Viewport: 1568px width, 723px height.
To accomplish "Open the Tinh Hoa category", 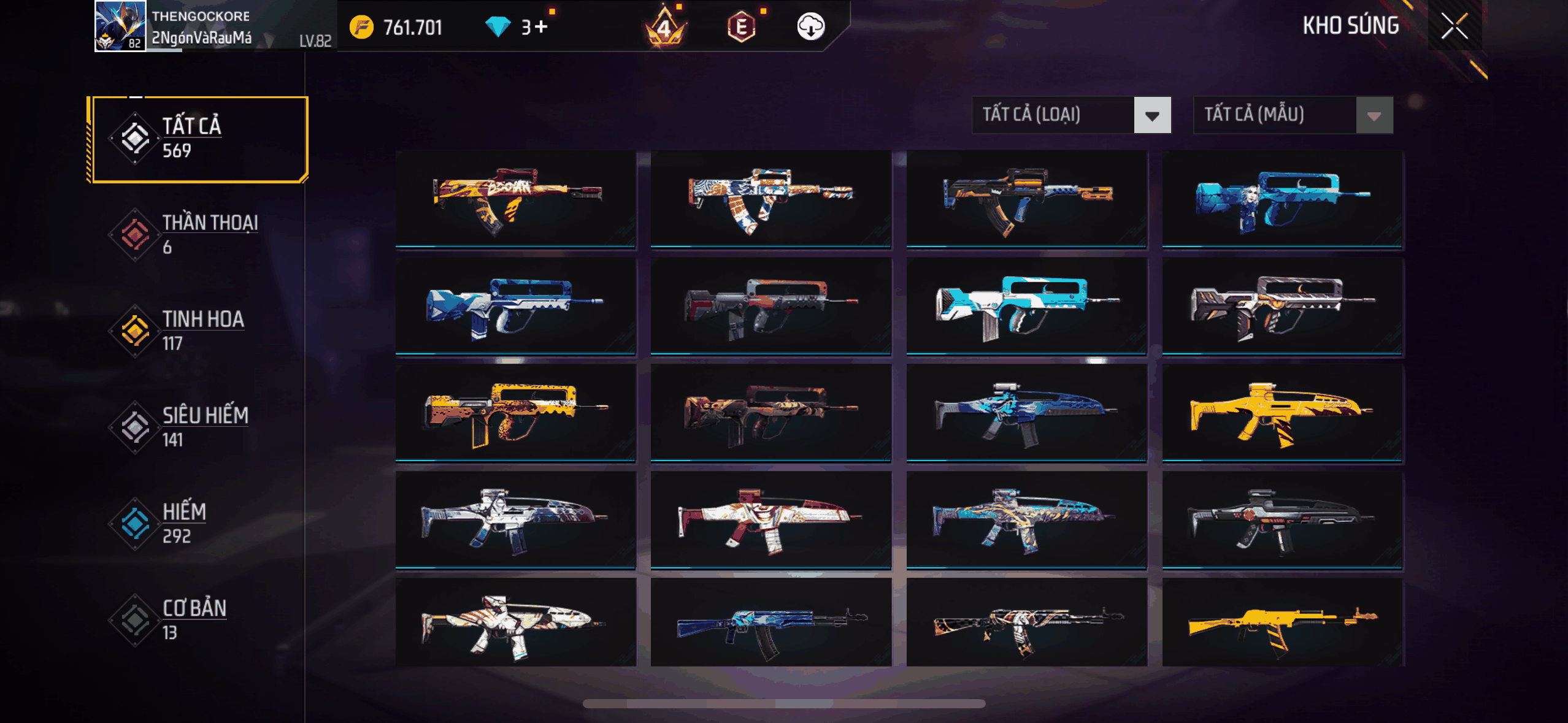I will (x=198, y=331).
